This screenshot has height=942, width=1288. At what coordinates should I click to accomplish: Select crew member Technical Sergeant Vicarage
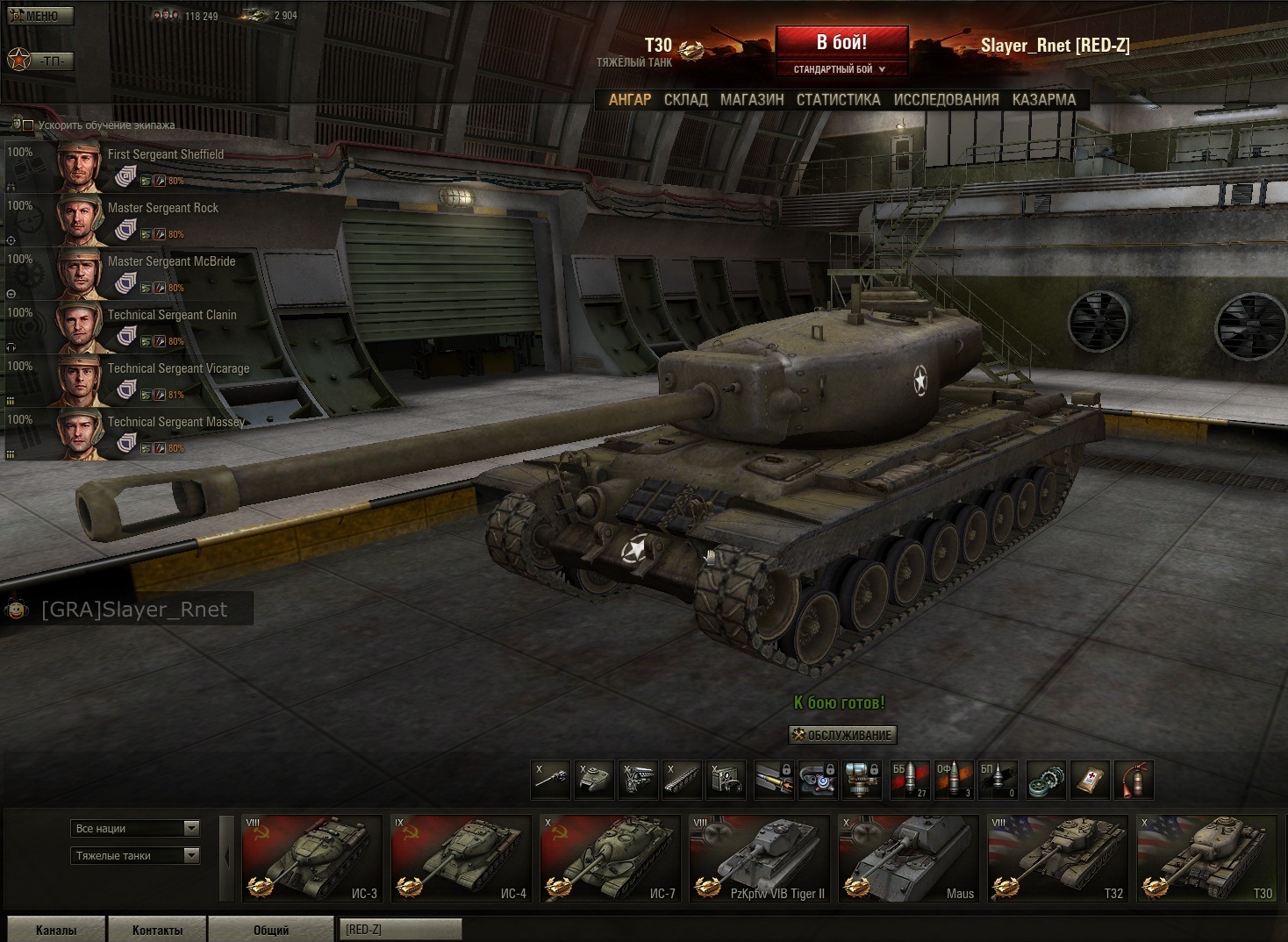click(178, 369)
